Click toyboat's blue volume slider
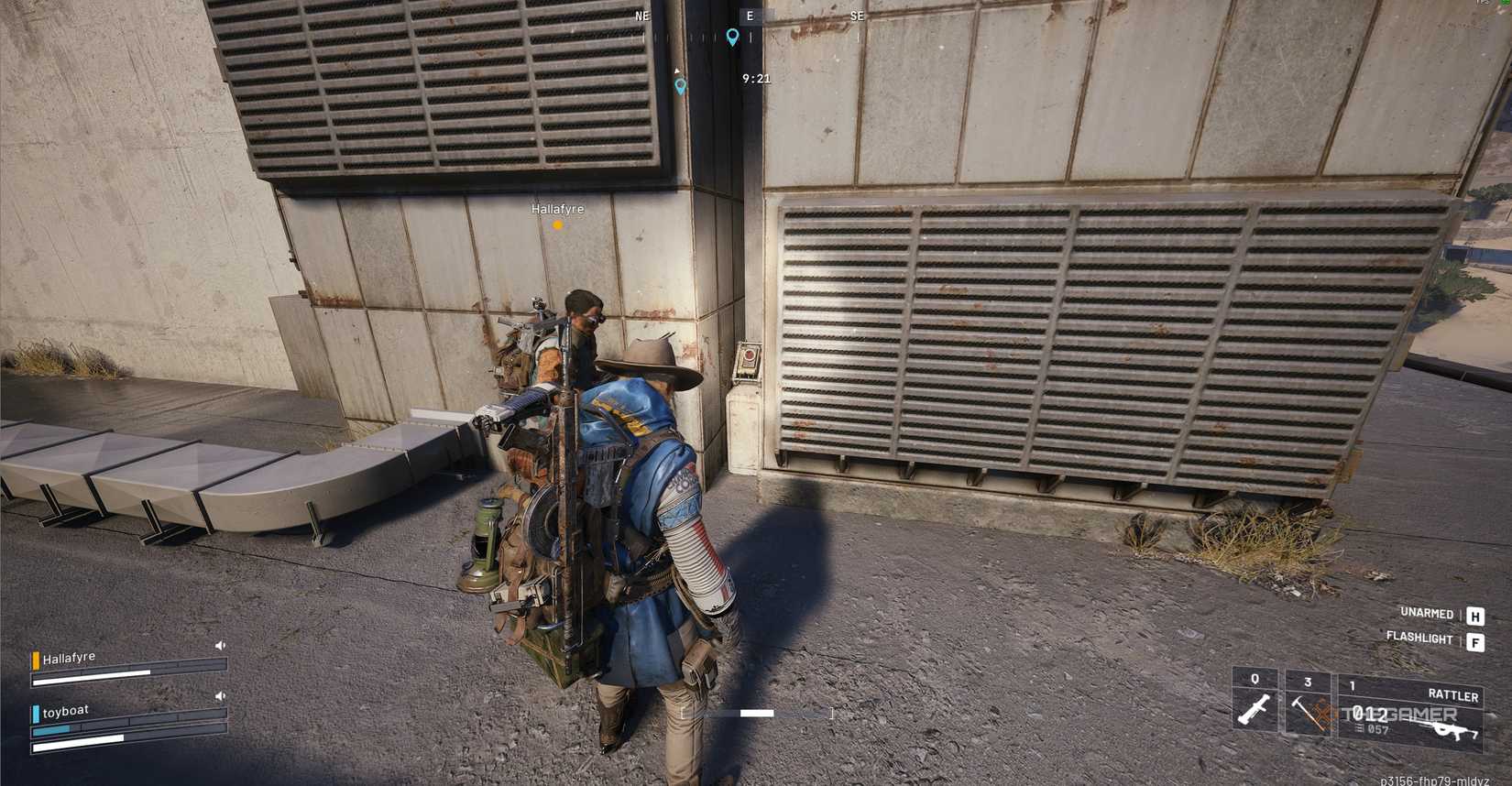Viewport: 1512px width, 786px height. 51,730
